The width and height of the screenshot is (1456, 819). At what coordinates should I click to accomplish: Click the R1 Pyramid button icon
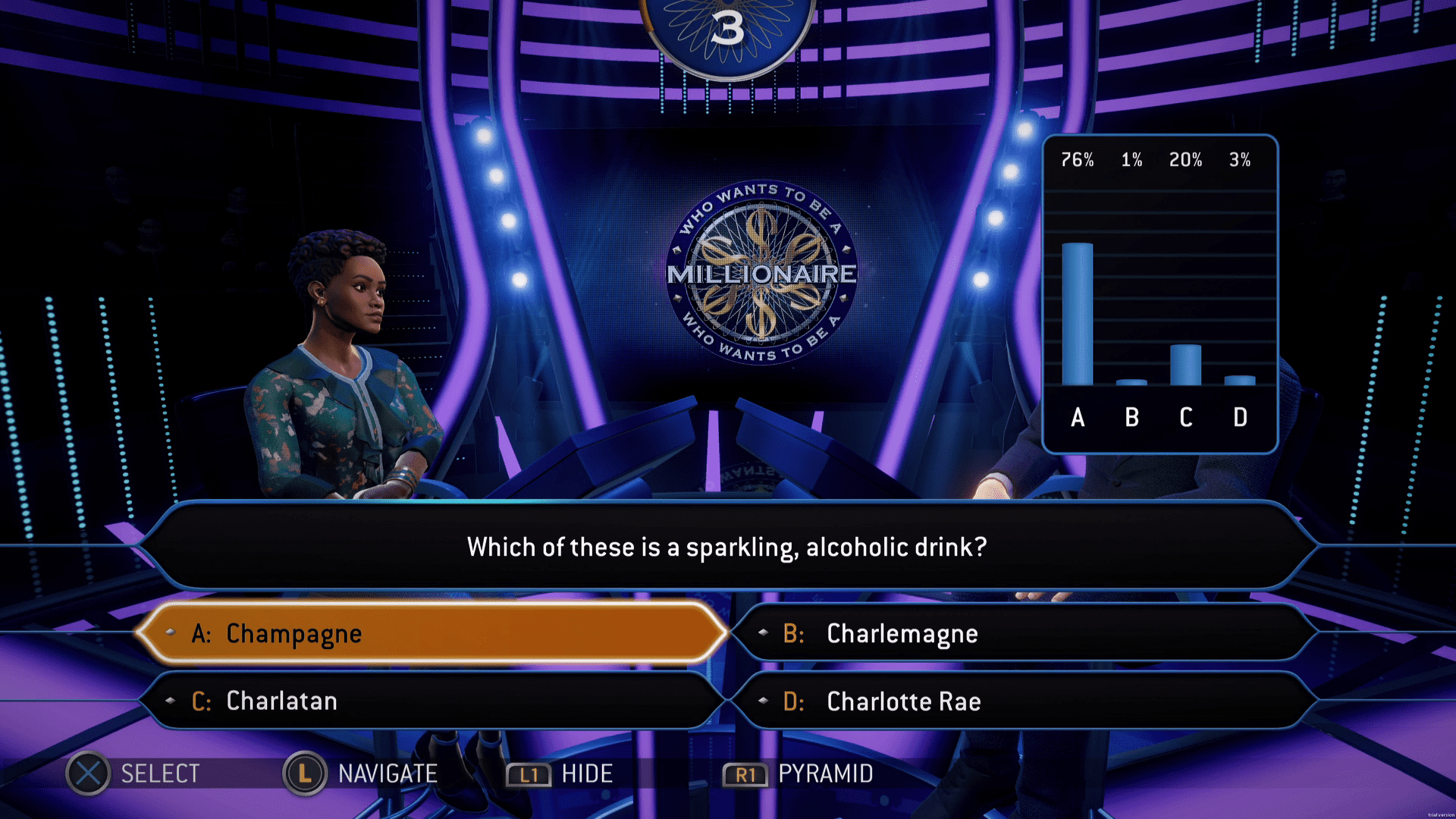click(x=746, y=774)
